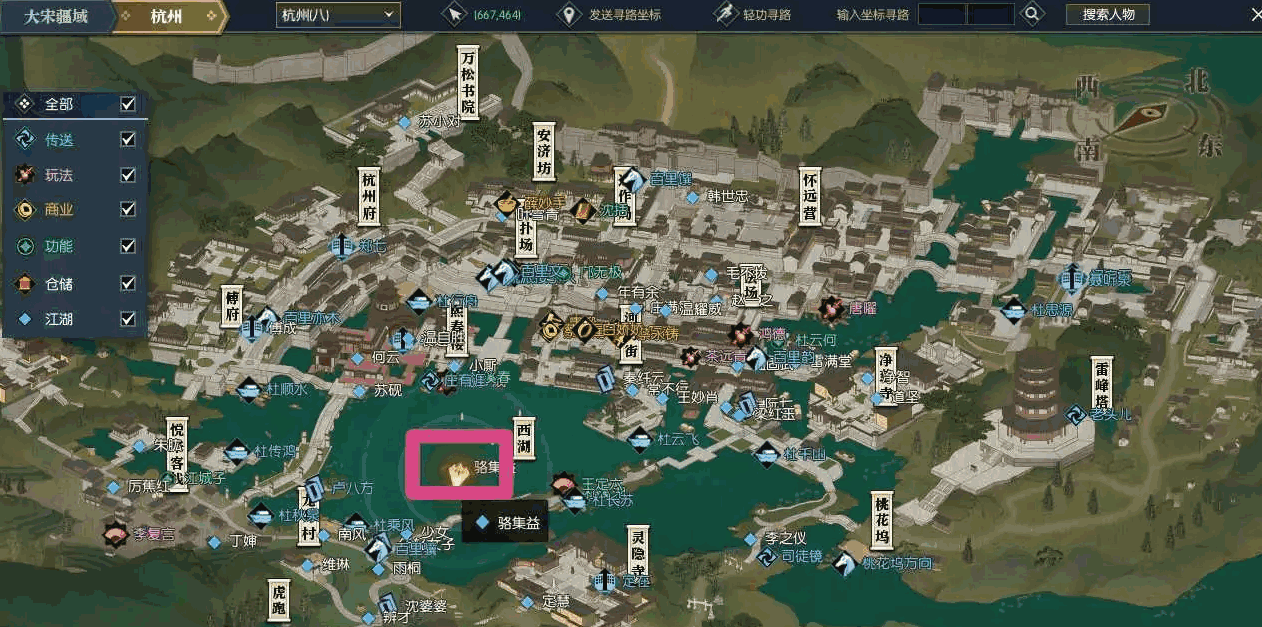Toggle the 功能 function filter checkbox
Screen dimensions: 1262x627
click(128, 246)
